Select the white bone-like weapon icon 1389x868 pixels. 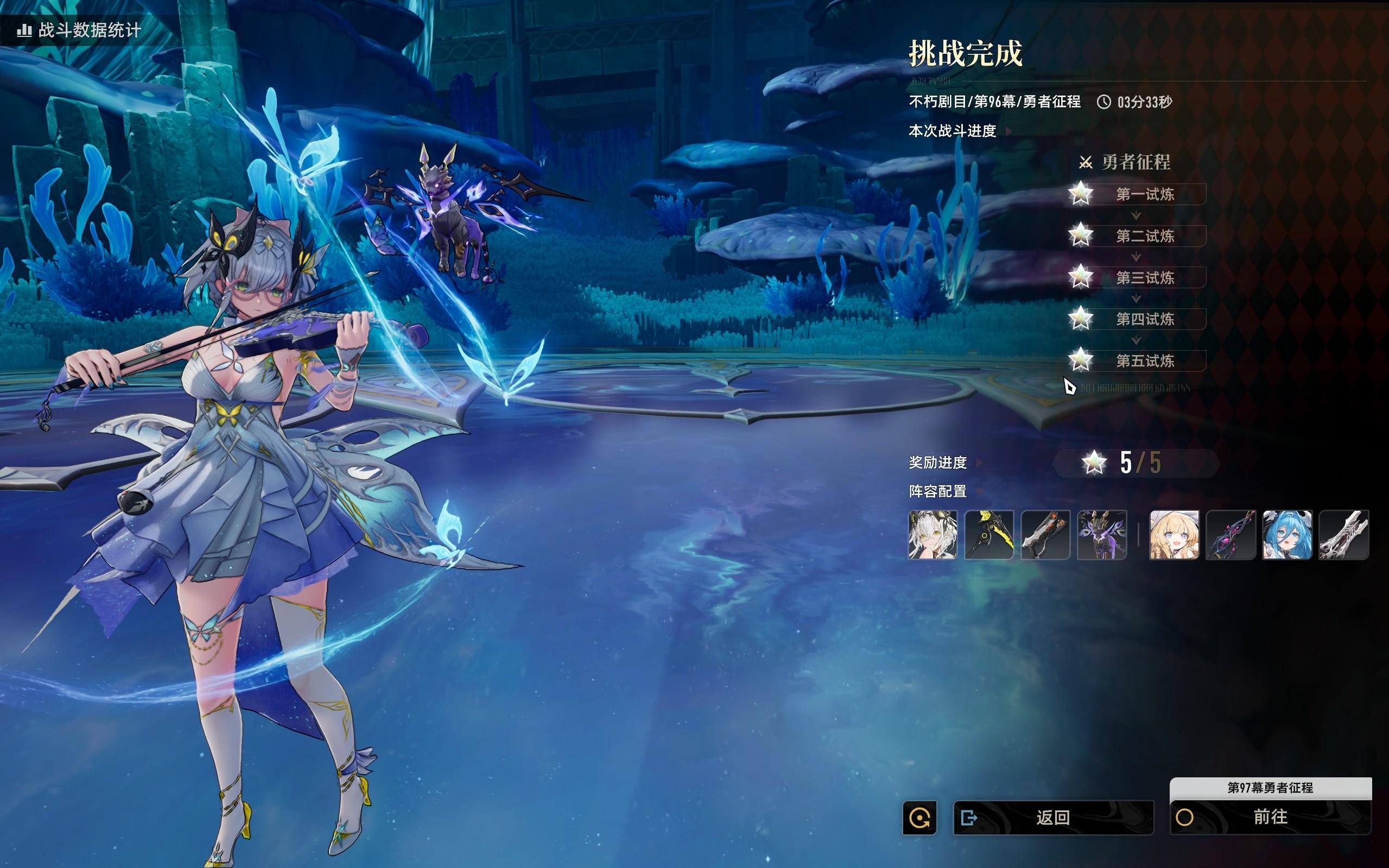point(1343,535)
